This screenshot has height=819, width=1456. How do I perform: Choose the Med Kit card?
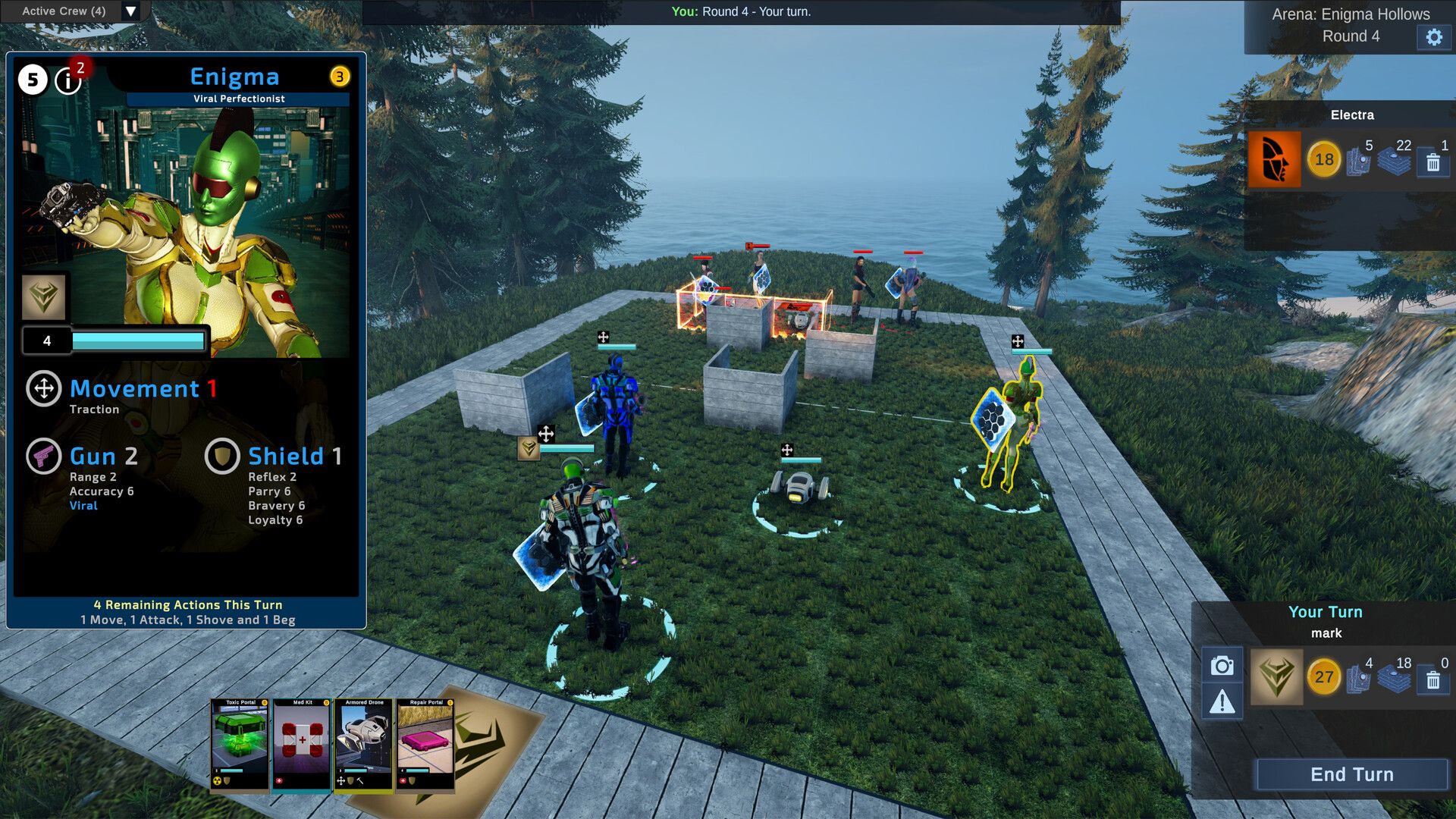click(x=302, y=744)
